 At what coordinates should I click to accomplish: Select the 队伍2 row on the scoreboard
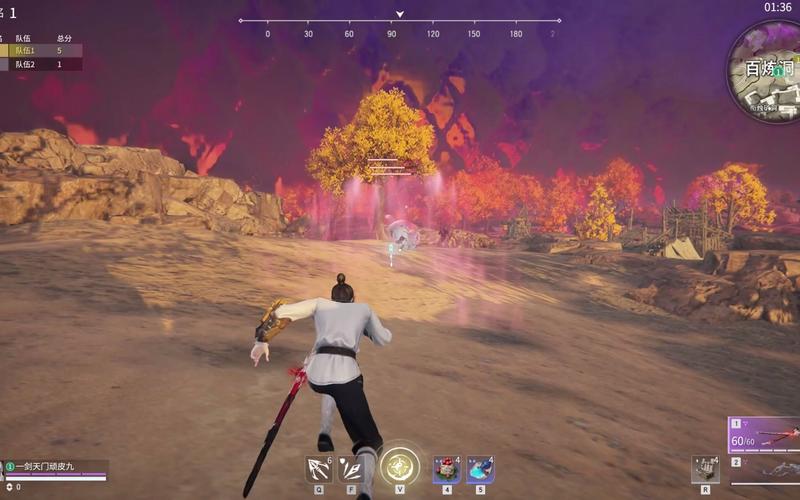40,64
